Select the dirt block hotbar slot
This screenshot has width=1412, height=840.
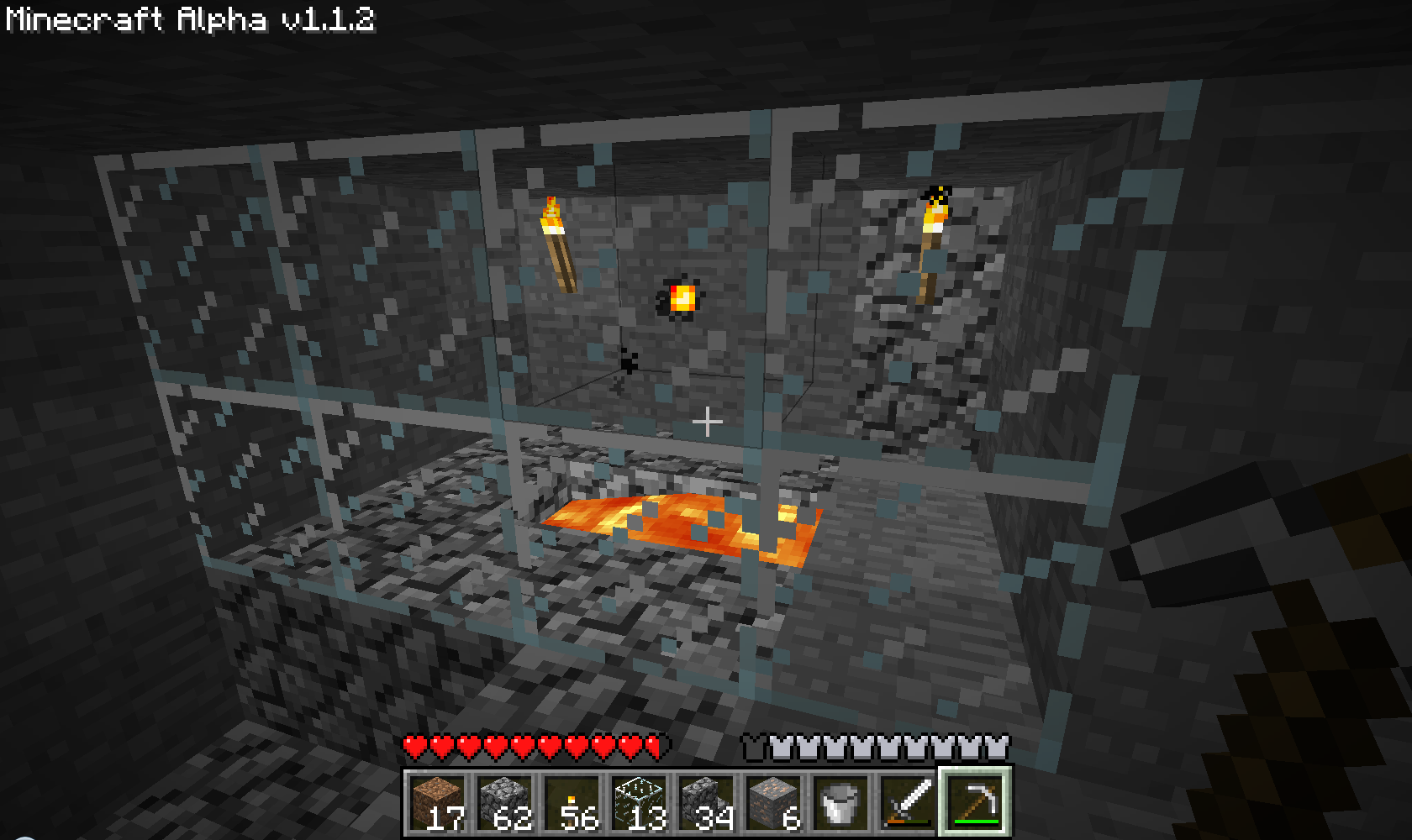point(438,802)
